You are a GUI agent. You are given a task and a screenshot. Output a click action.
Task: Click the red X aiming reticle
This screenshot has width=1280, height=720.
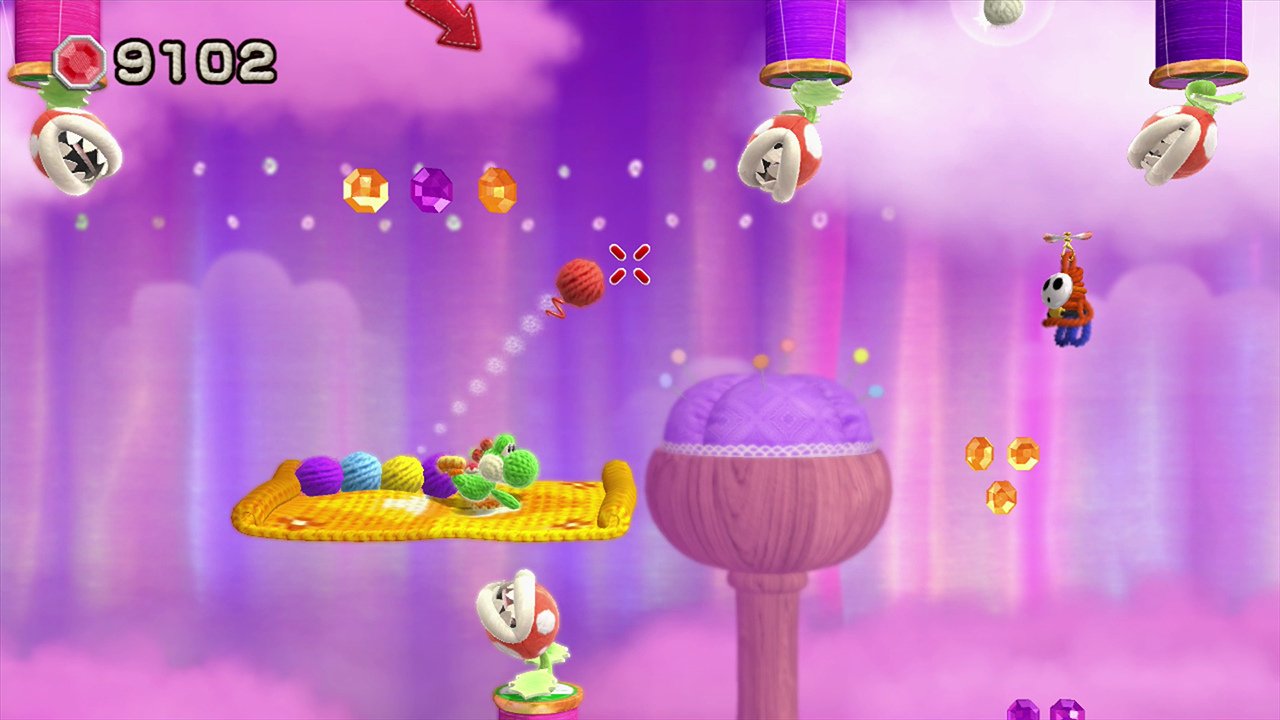point(629,266)
